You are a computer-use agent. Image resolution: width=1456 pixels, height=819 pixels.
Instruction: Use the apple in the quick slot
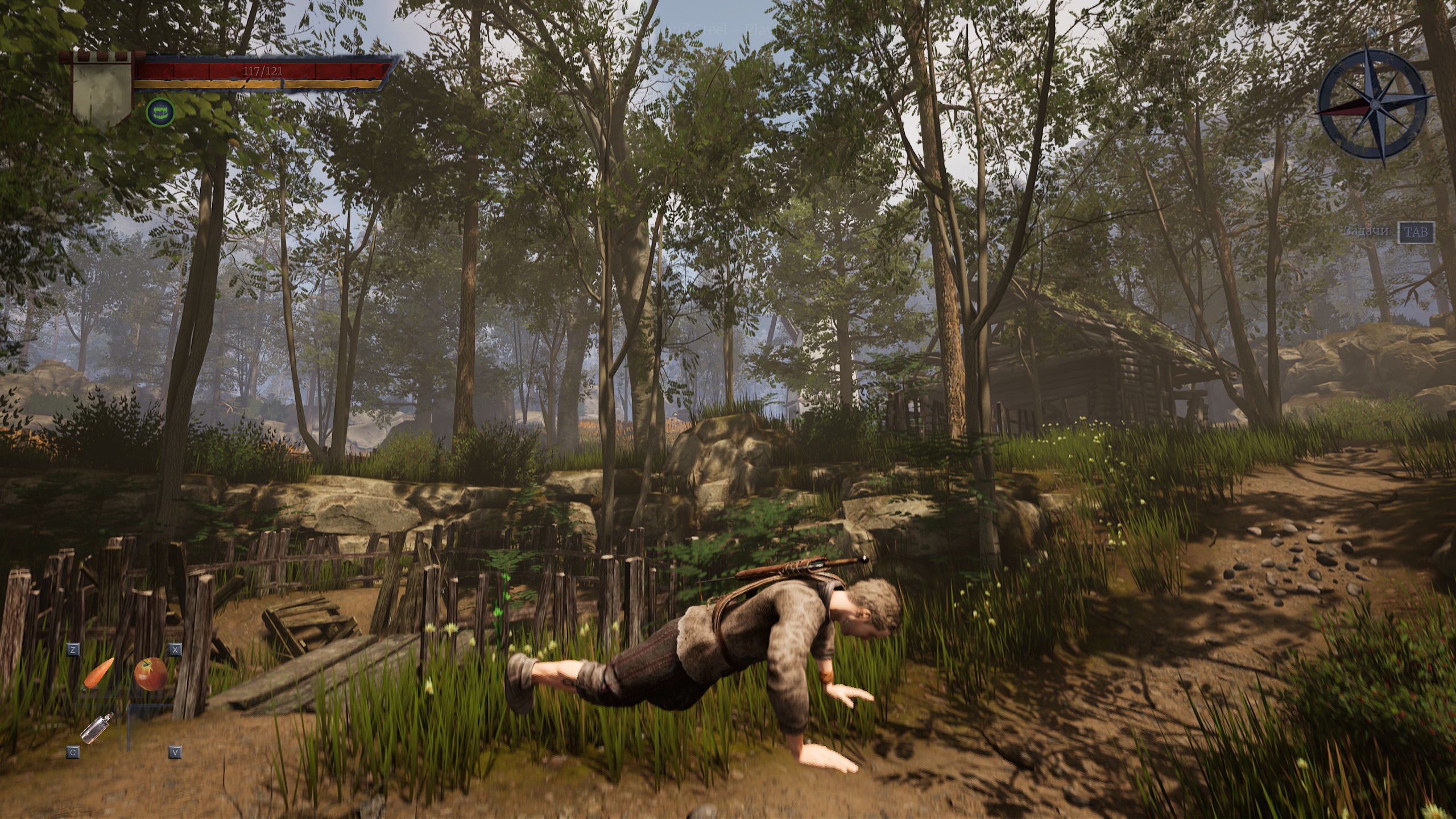click(x=151, y=673)
